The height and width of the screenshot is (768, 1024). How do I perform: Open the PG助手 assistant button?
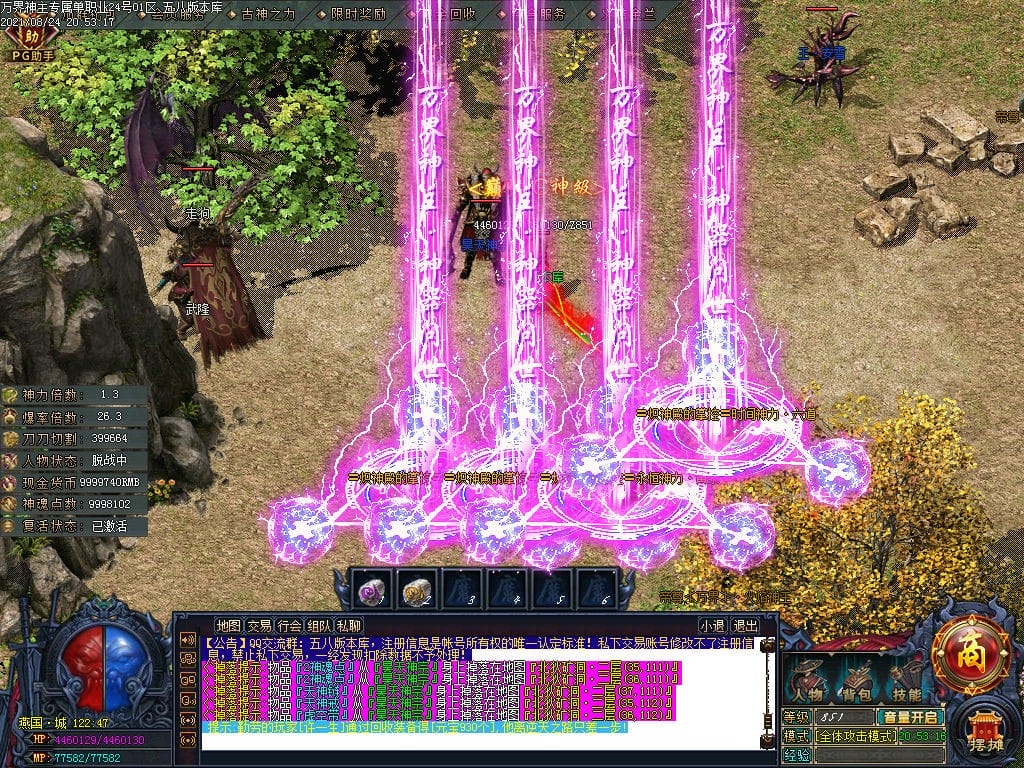[31, 46]
